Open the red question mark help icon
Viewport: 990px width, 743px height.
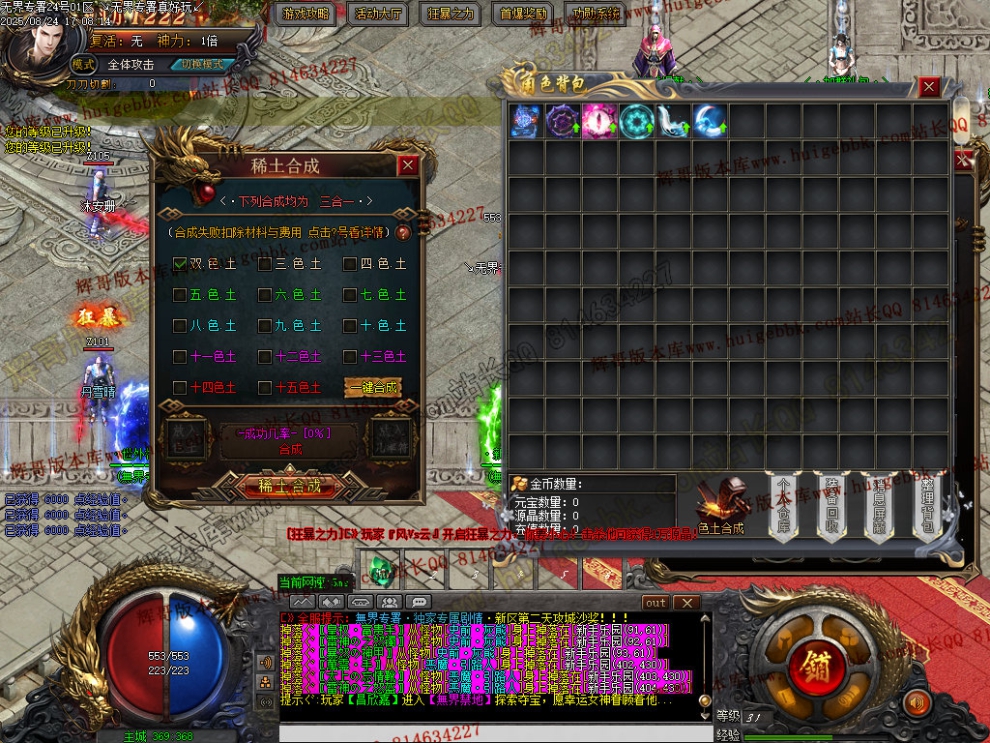403,232
